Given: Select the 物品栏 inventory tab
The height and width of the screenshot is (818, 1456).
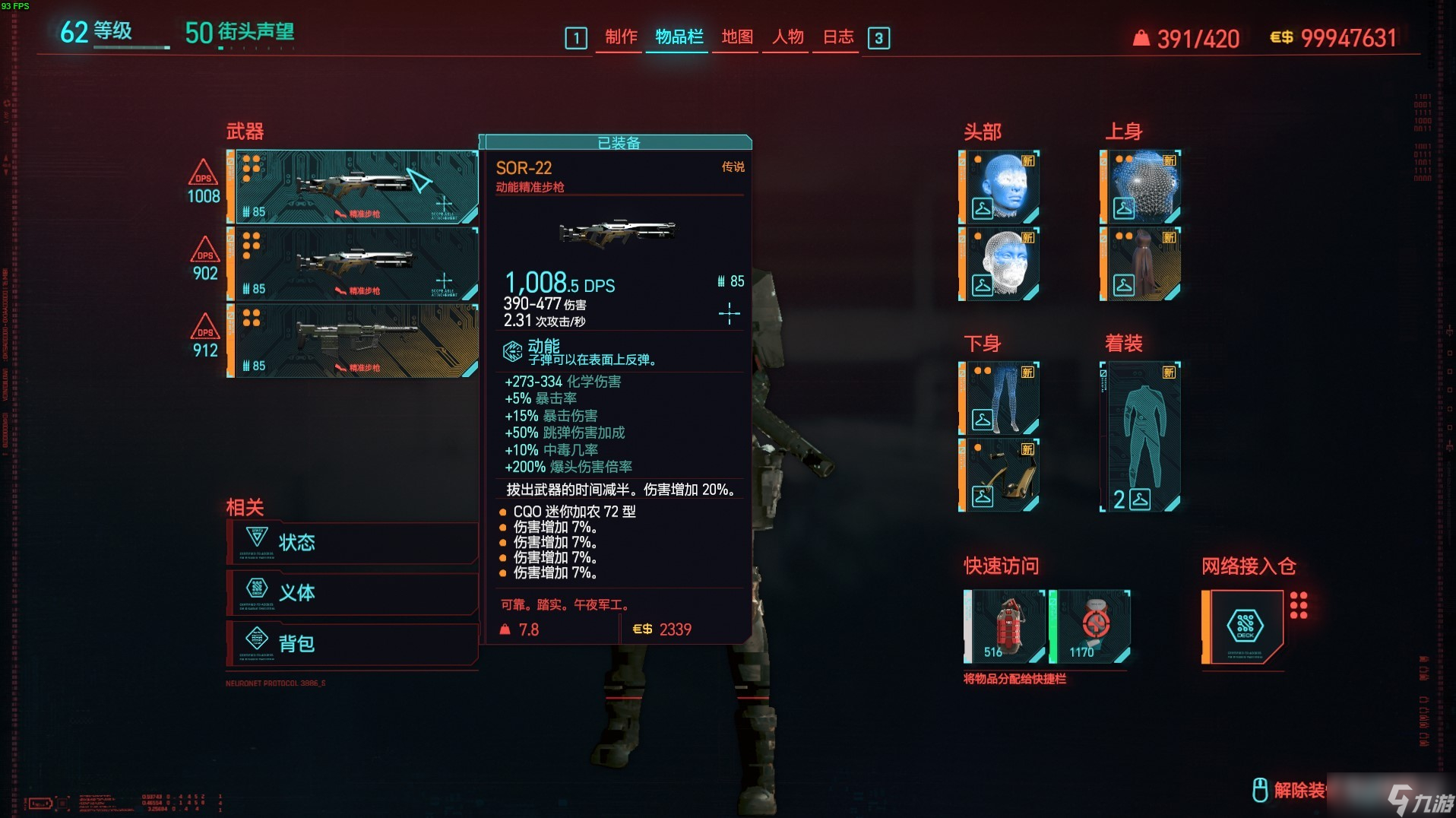Looking at the screenshot, I should [679, 37].
